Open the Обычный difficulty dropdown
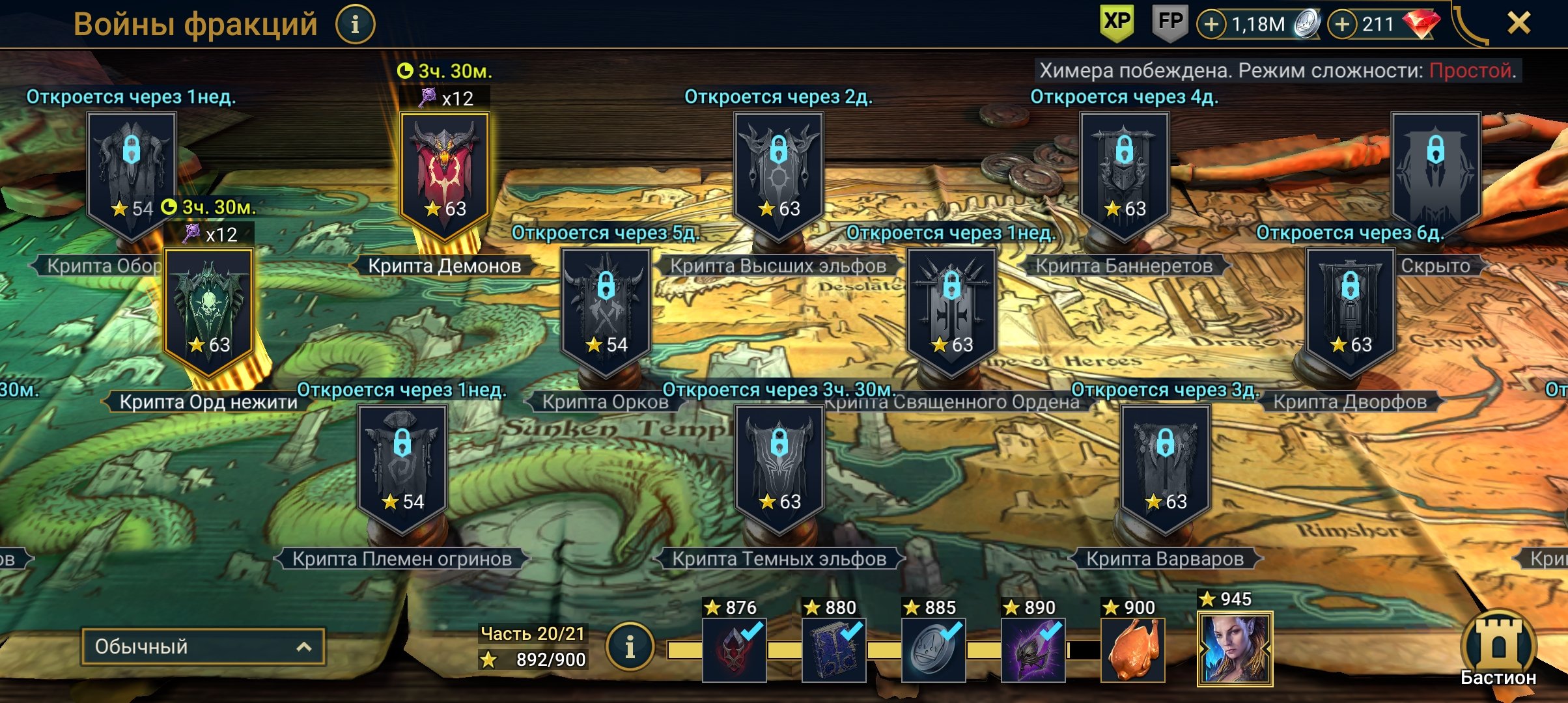The height and width of the screenshot is (703, 1568). pos(203,646)
